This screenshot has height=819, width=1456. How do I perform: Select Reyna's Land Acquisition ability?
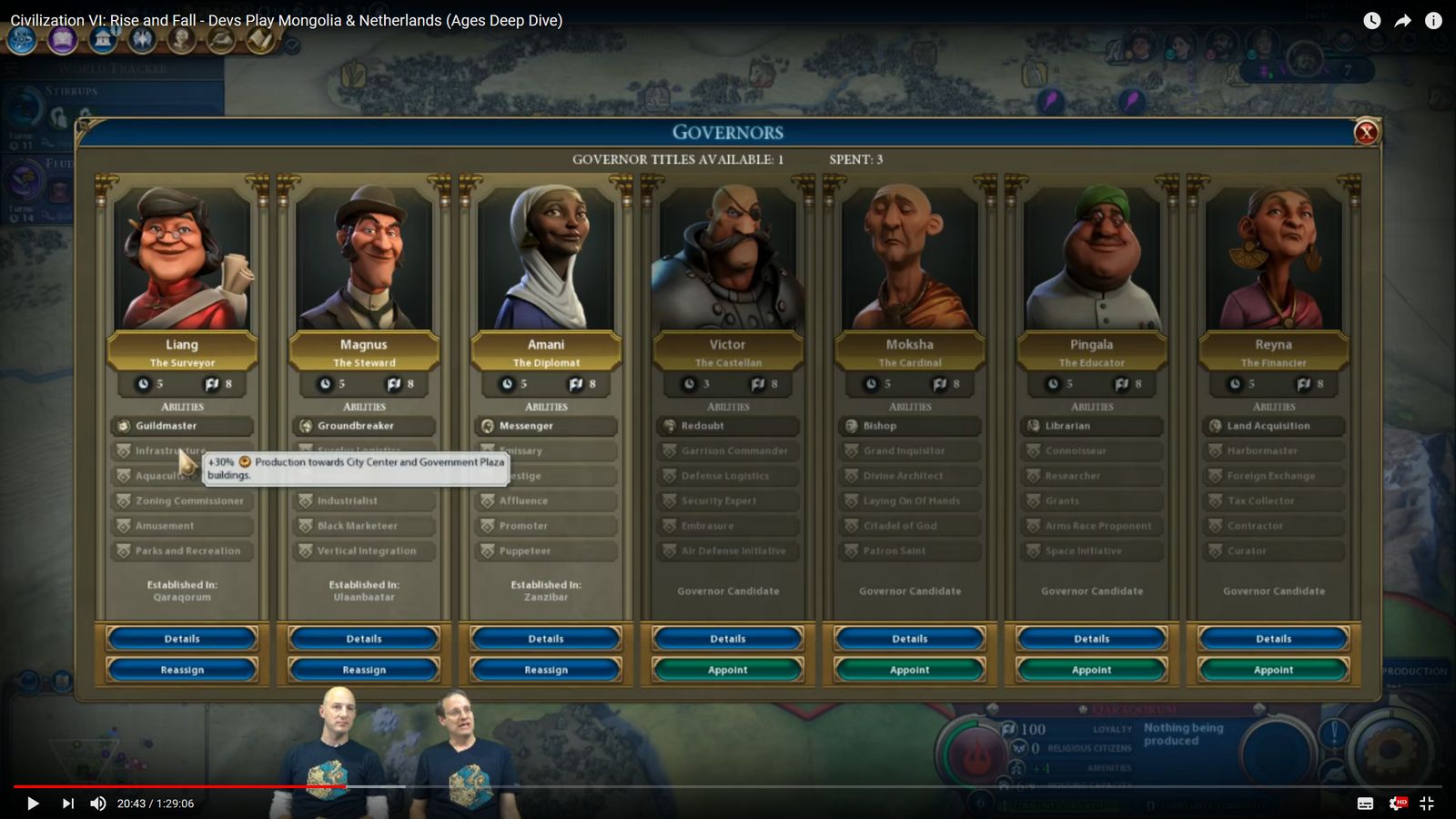(1274, 426)
